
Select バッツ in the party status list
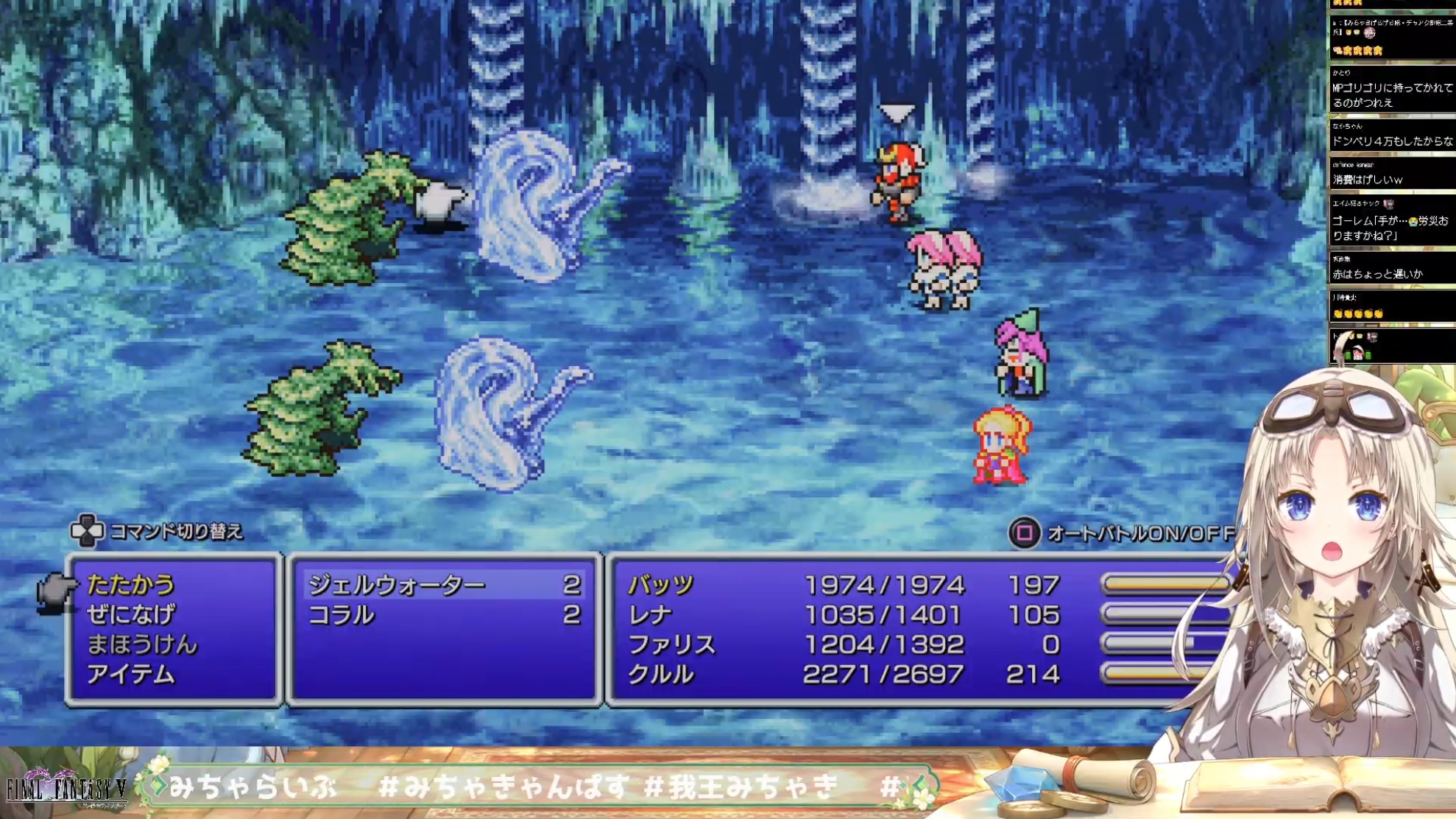661,585
